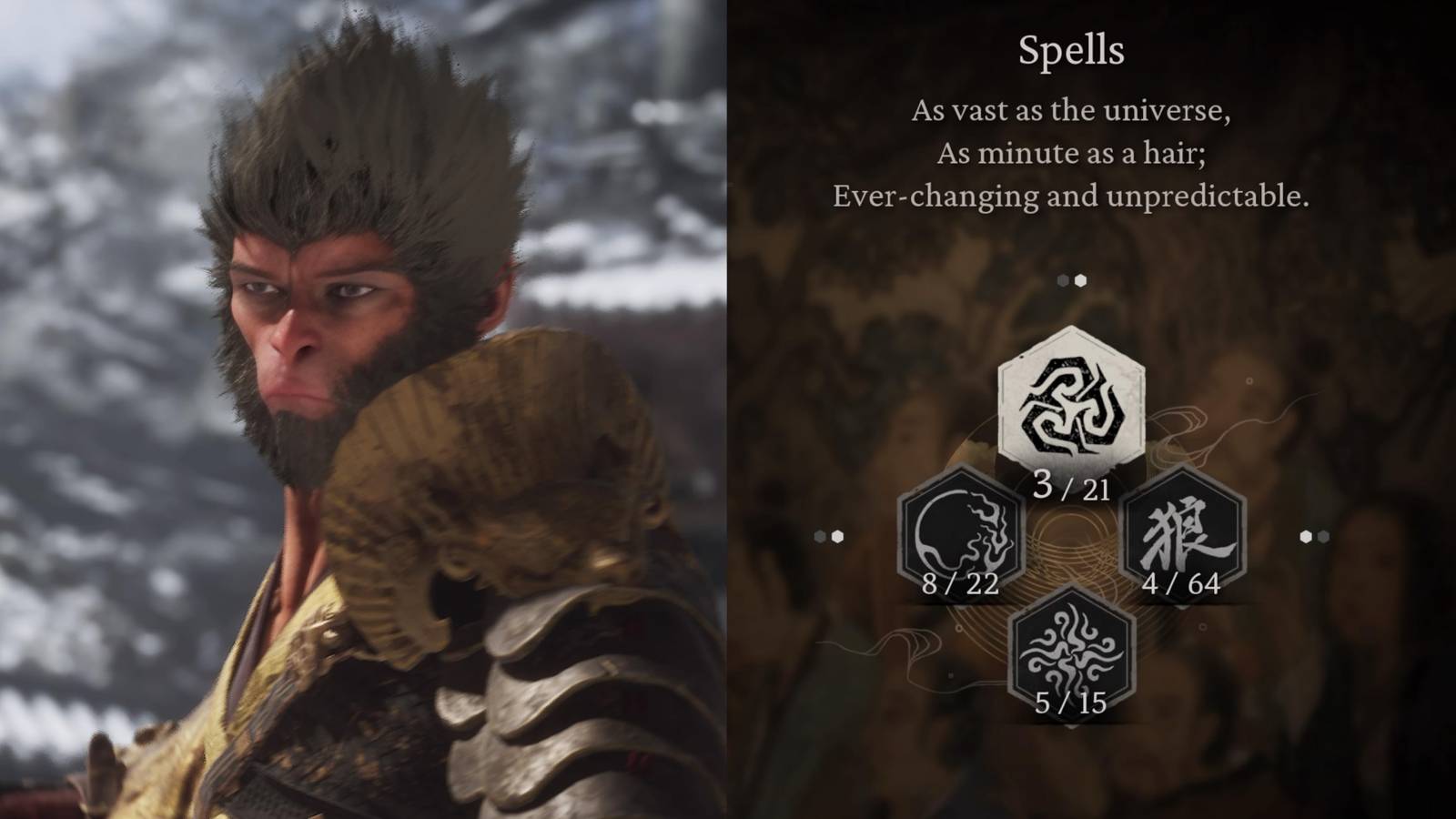Viewport: 1456px width, 819px height.
Task: Switch to the previous menu page via left indicator
Action: click(x=828, y=534)
